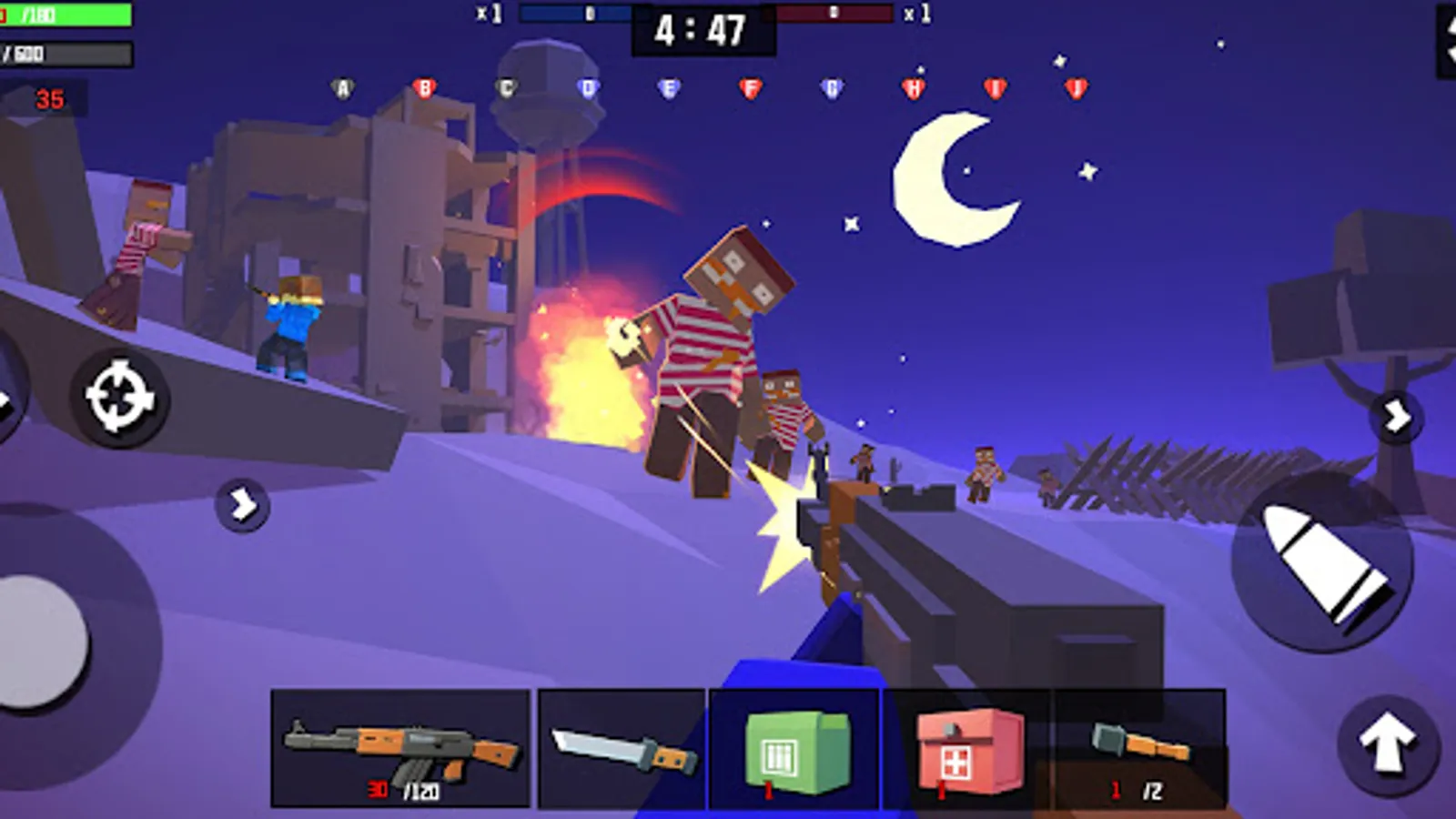Tap the heart marker labeled A
1456x819 pixels.
point(341,86)
